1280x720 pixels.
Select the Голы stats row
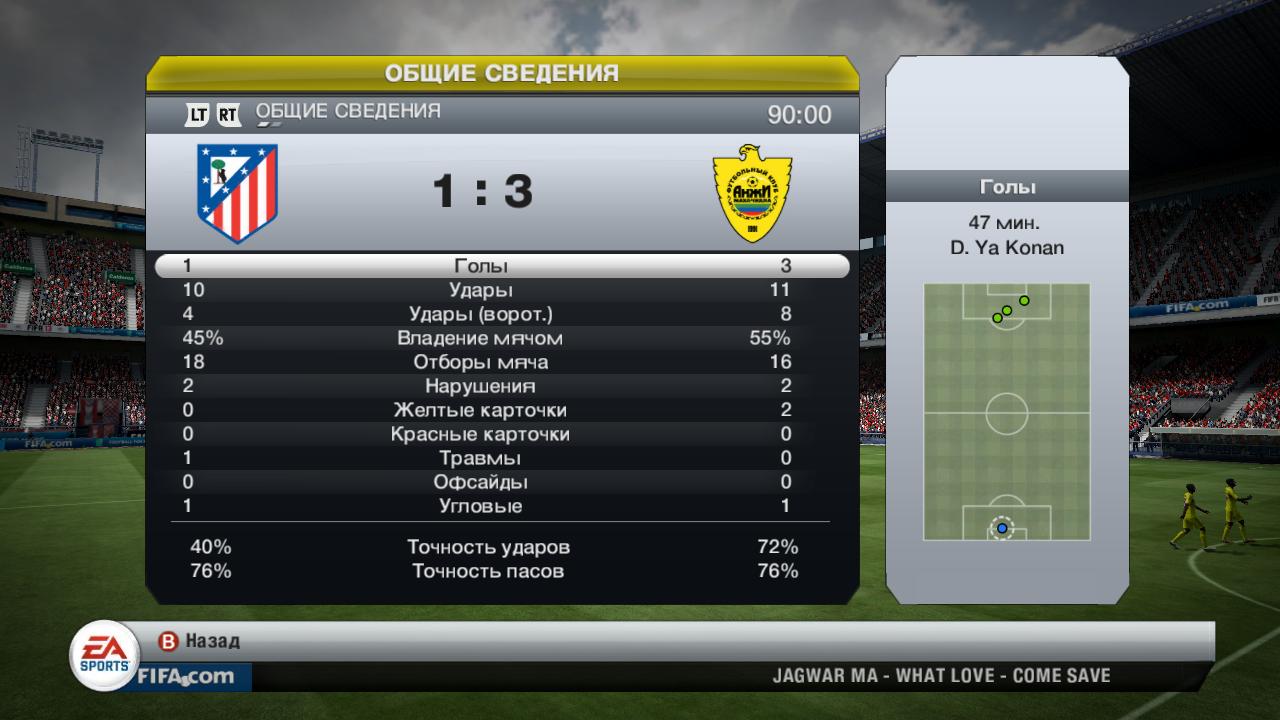[481, 266]
